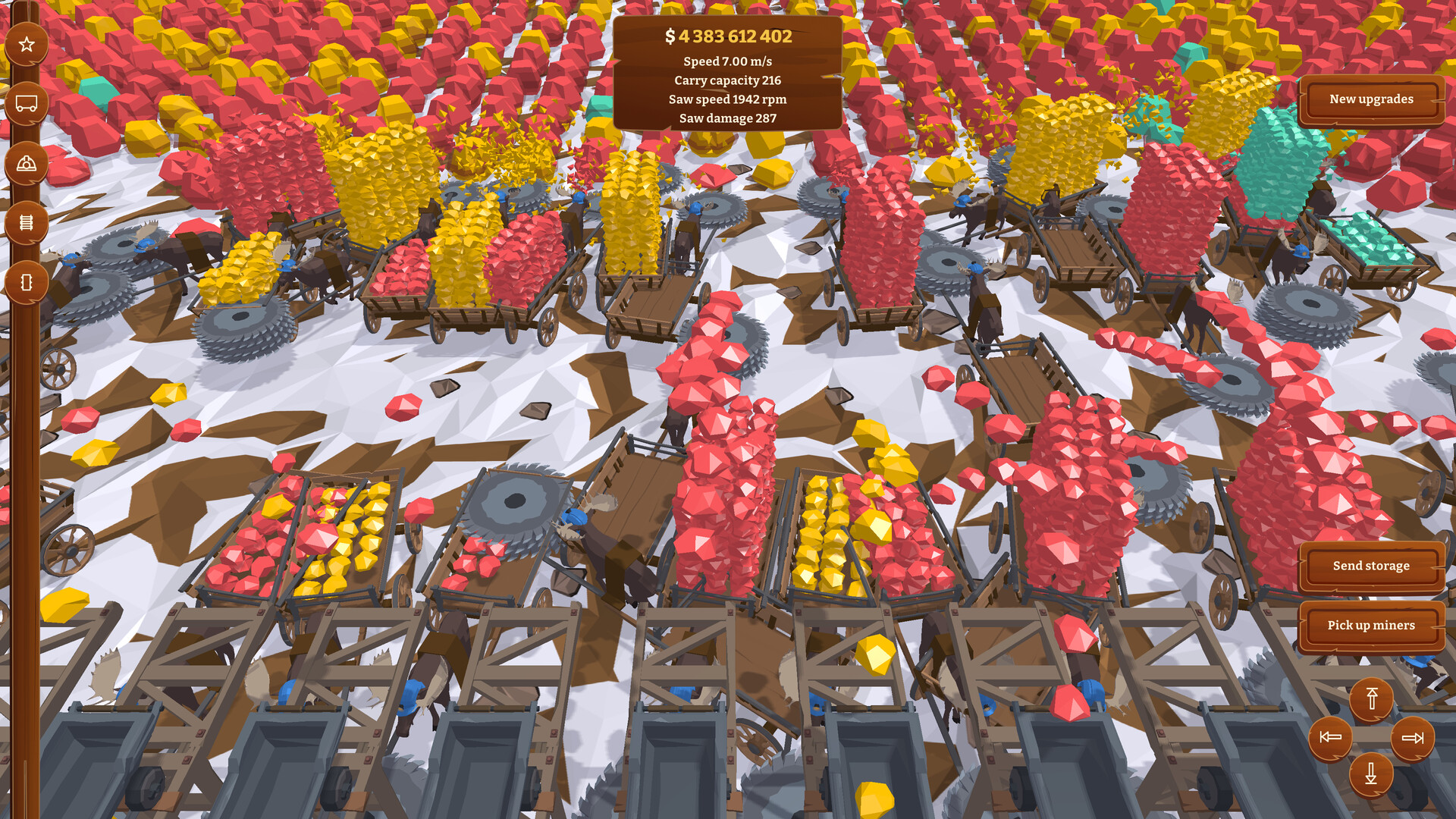
Task: Navigate left with the left arrow button
Action: pos(1329,736)
